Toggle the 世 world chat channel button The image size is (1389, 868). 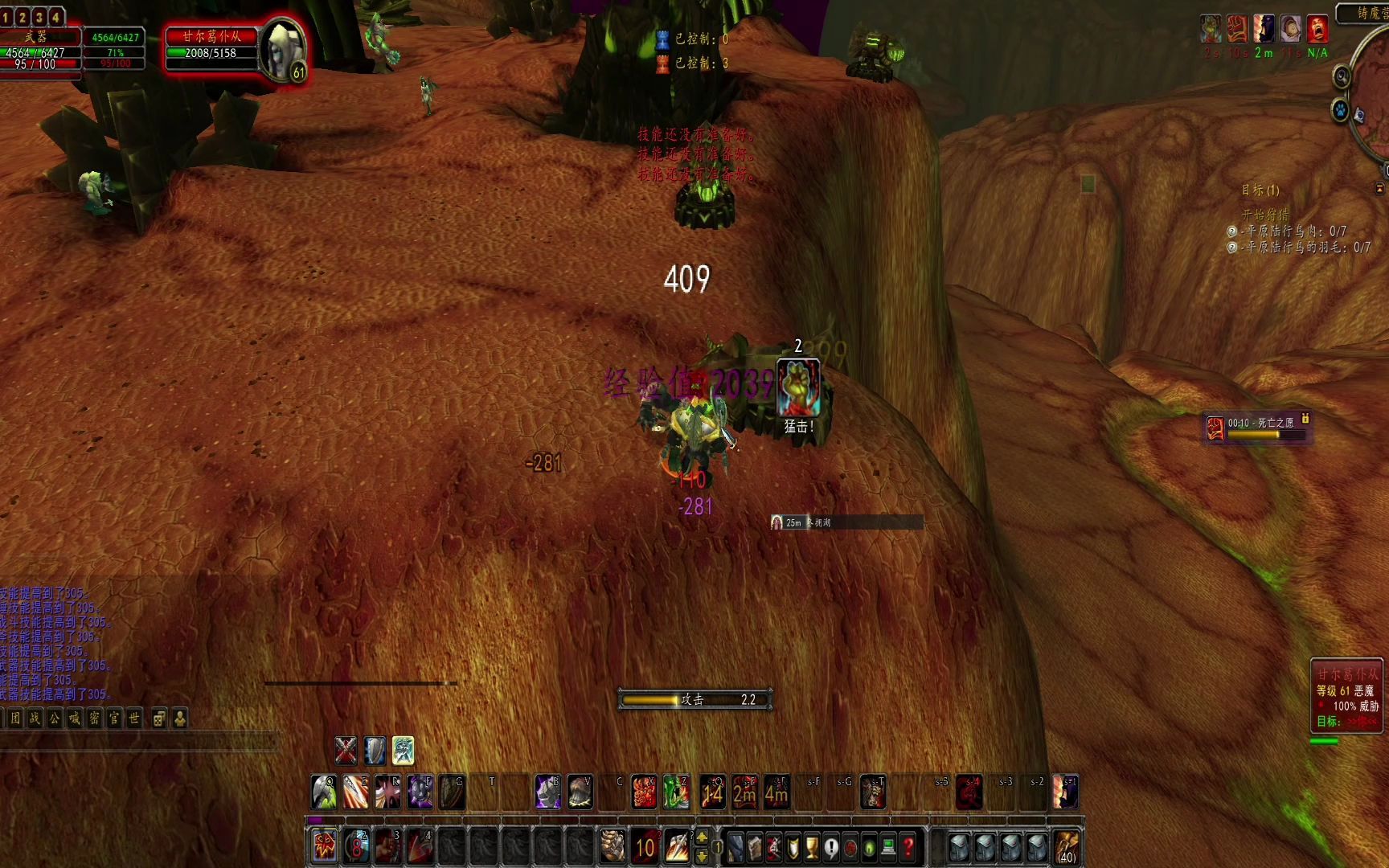134,720
